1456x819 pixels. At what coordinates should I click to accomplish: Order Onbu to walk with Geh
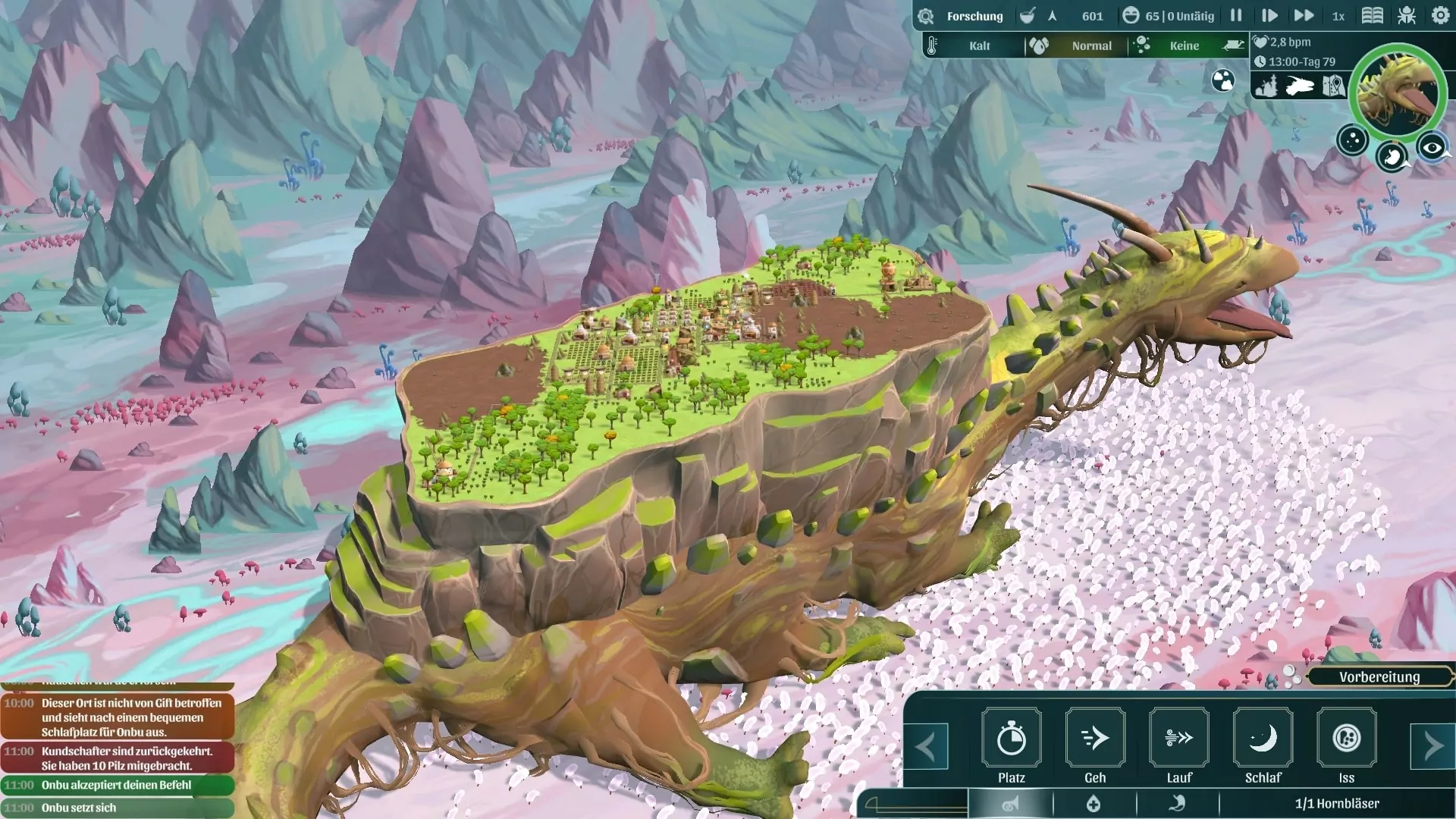(1095, 738)
